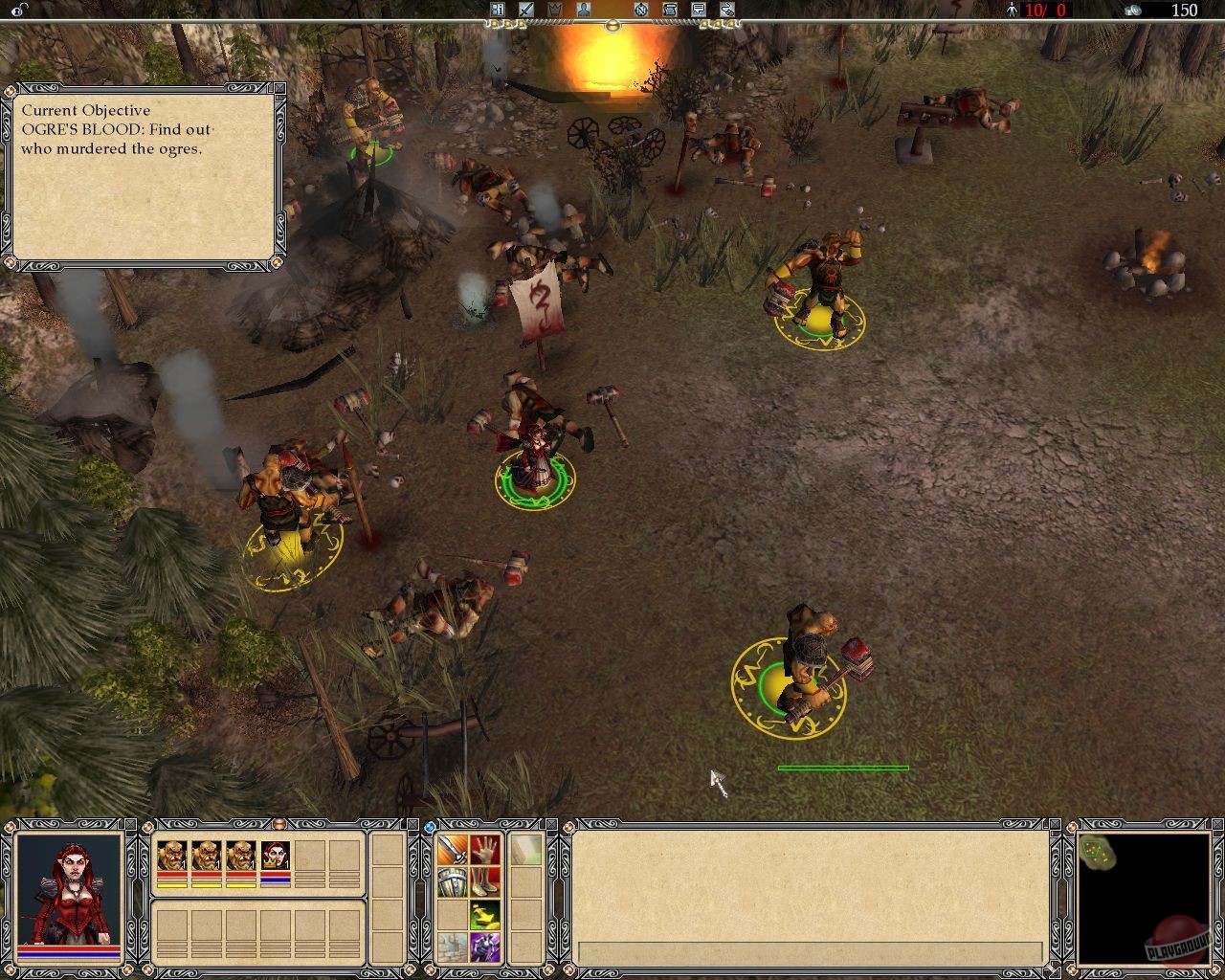The height and width of the screenshot is (980, 1225).
Task: Open the chat message bubble icon
Action: [x=698, y=10]
